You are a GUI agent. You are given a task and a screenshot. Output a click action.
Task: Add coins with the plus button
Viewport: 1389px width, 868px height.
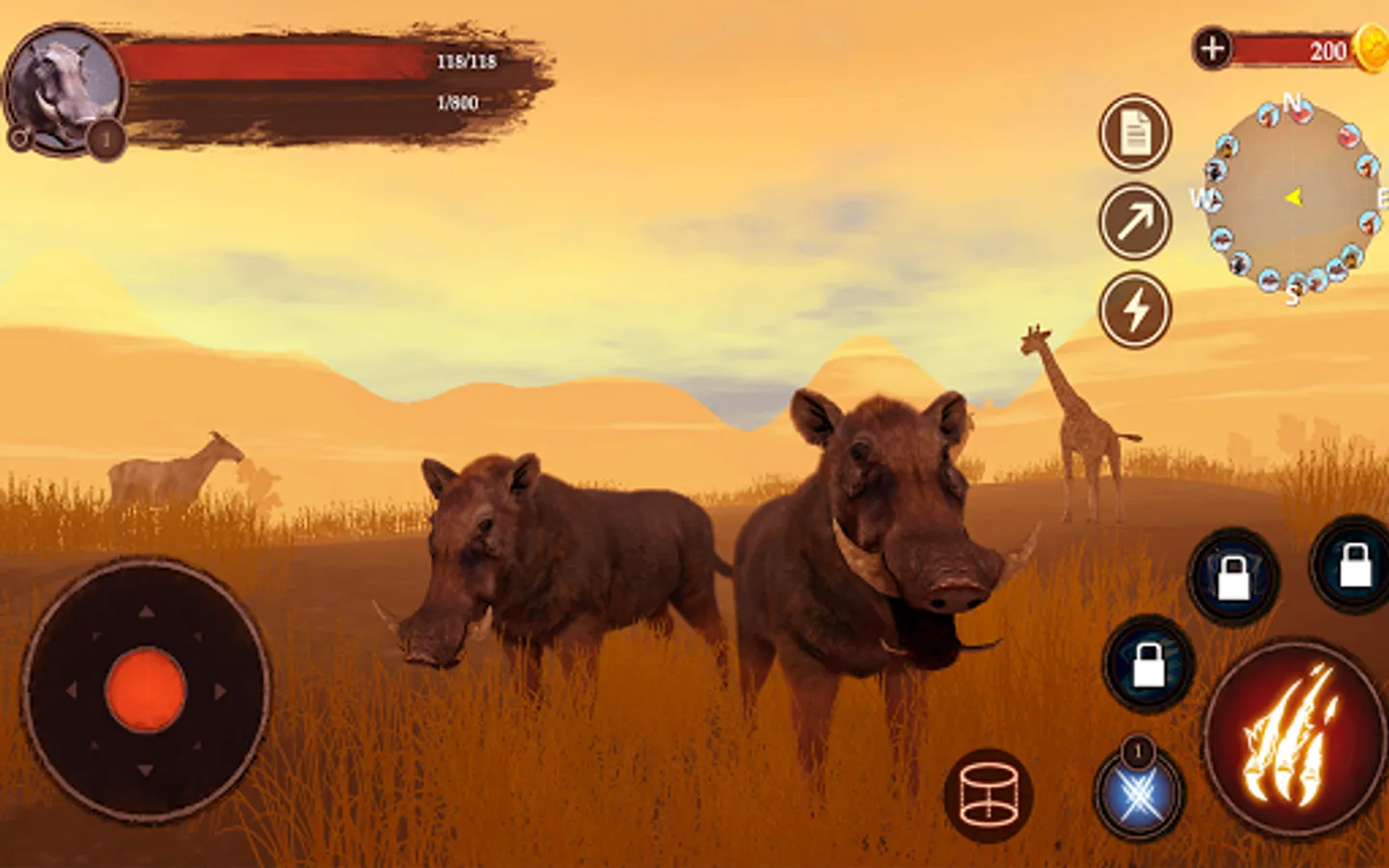(x=1212, y=48)
